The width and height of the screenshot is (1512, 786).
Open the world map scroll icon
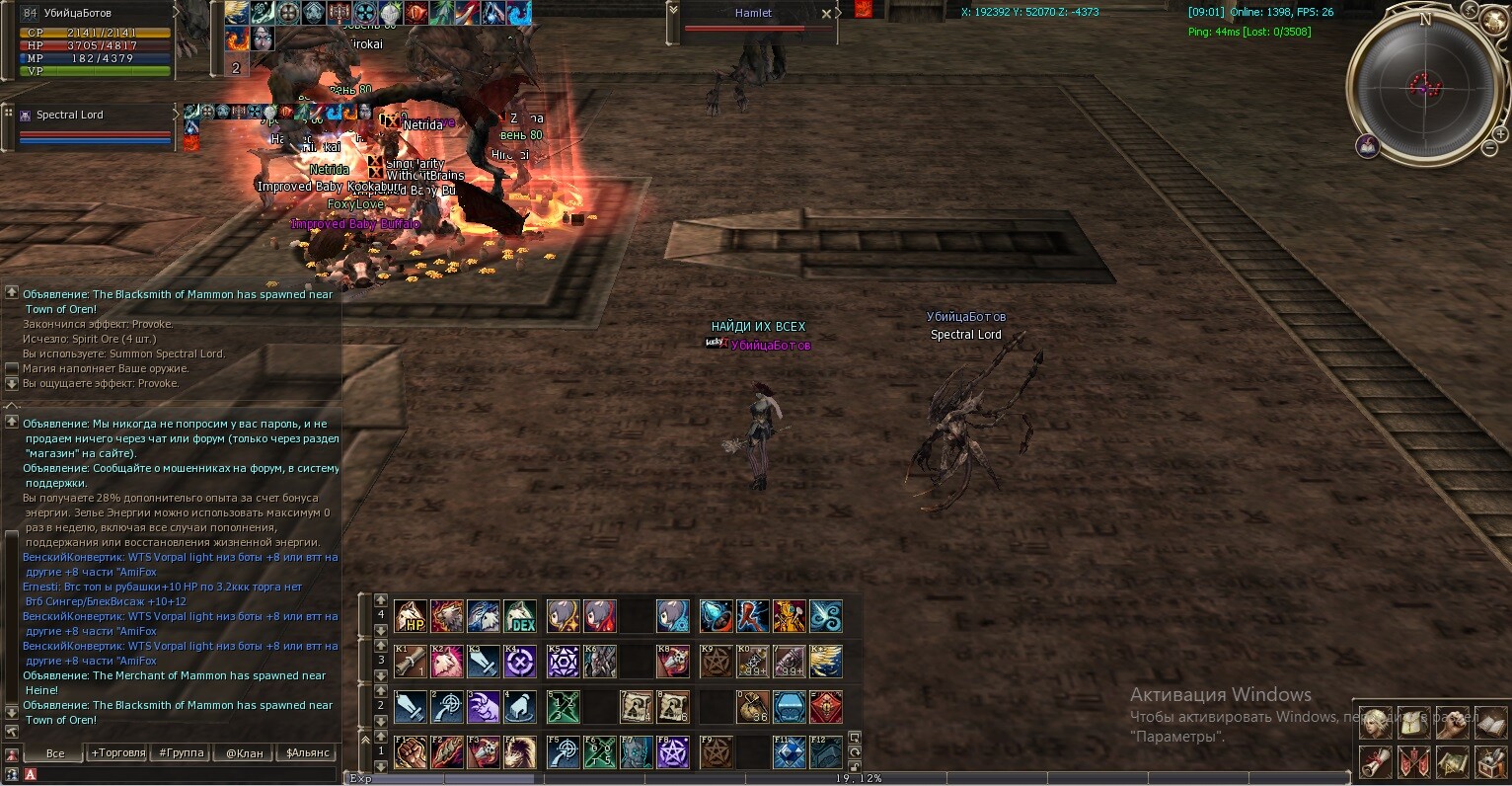coord(1452,761)
